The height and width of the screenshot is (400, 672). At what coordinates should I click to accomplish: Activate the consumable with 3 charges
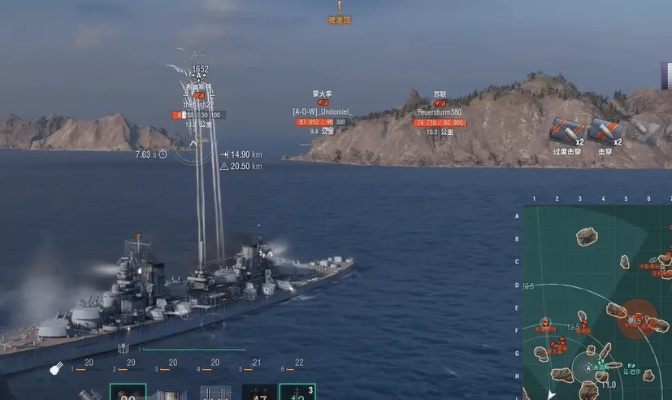(297, 392)
